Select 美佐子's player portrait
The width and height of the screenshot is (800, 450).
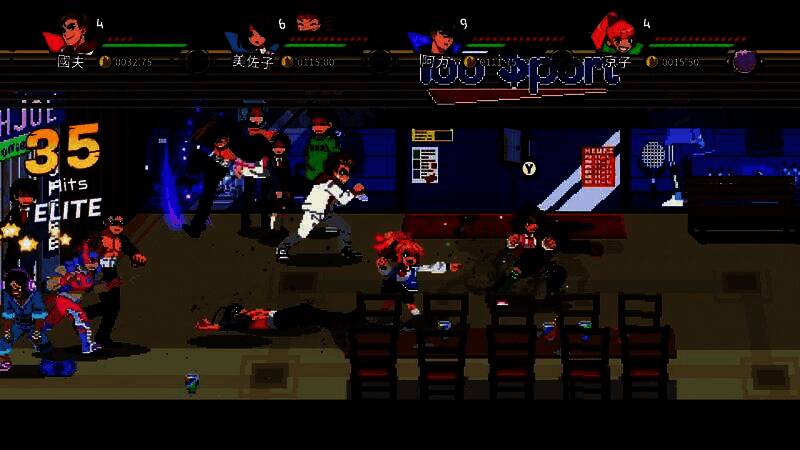254,35
